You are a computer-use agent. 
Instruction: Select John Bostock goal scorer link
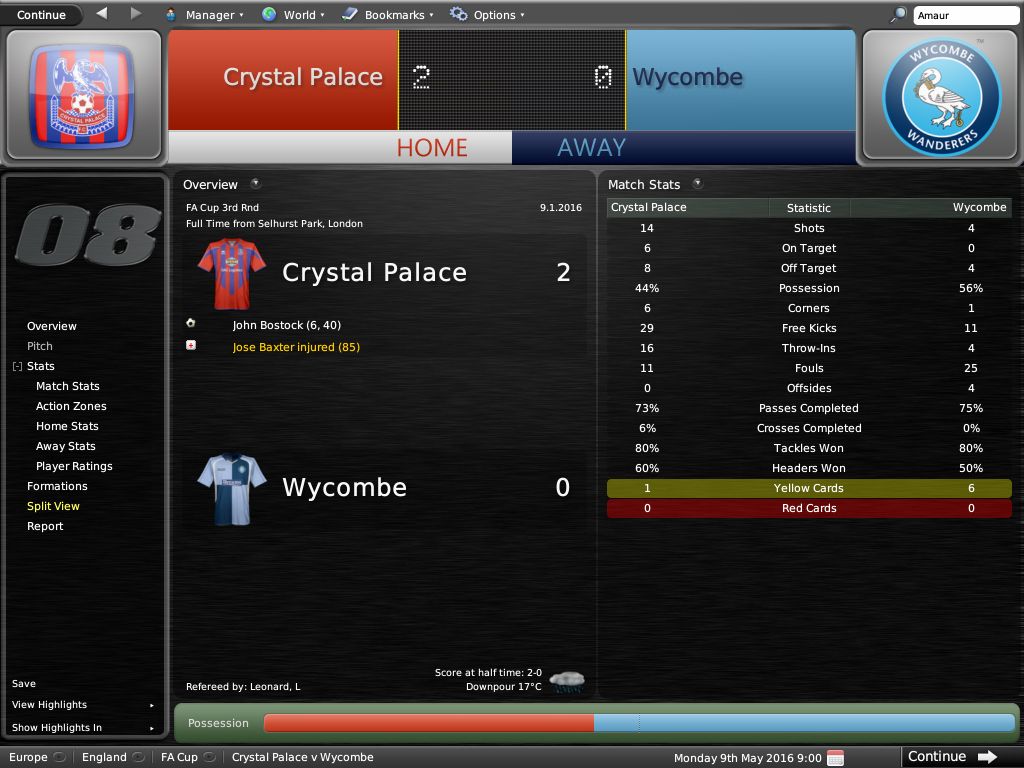[x=268, y=325]
